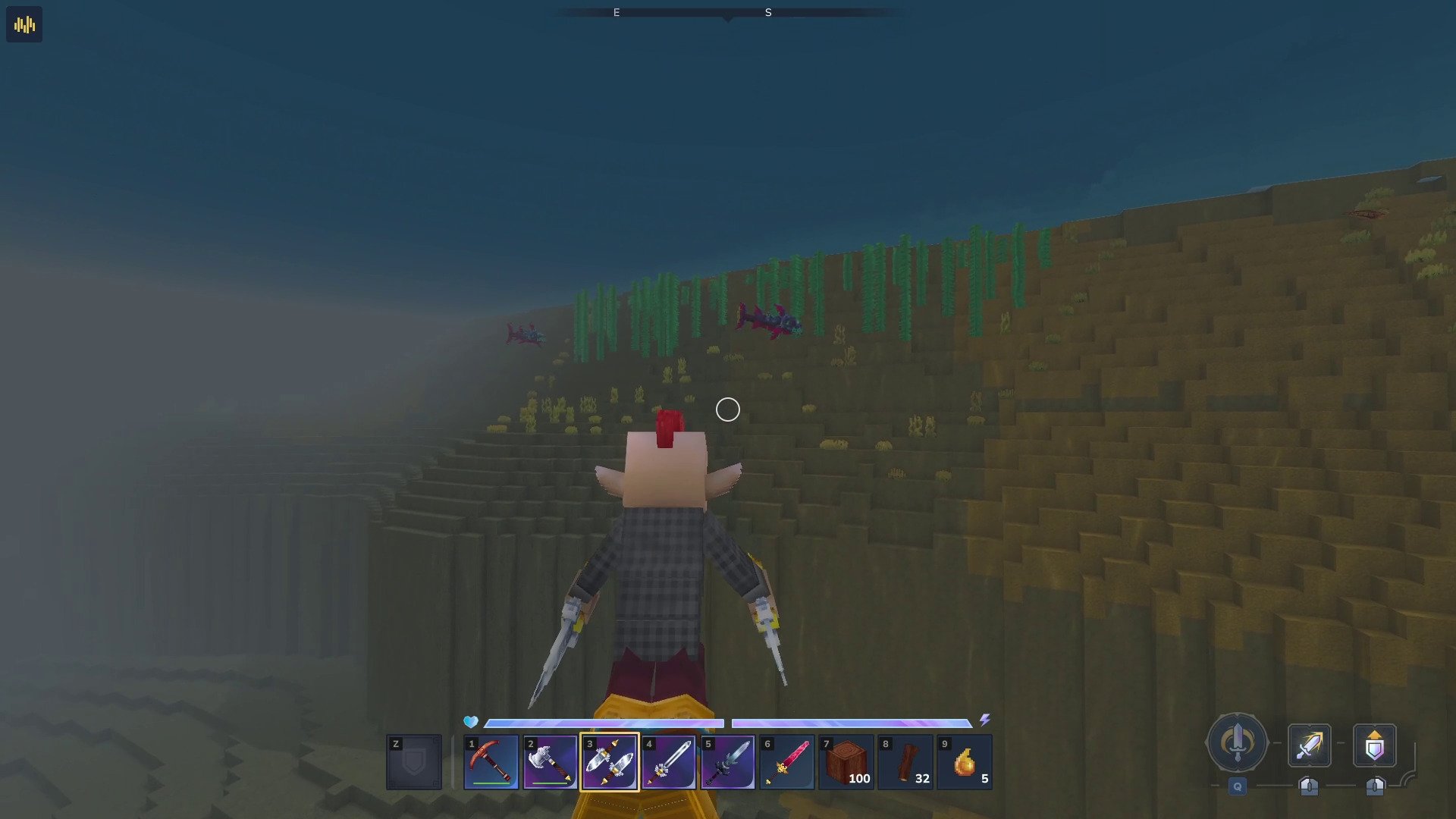Choose the silver sword in slot 4
The height and width of the screenshot is (819, 1456).
(x=669, y=762)
